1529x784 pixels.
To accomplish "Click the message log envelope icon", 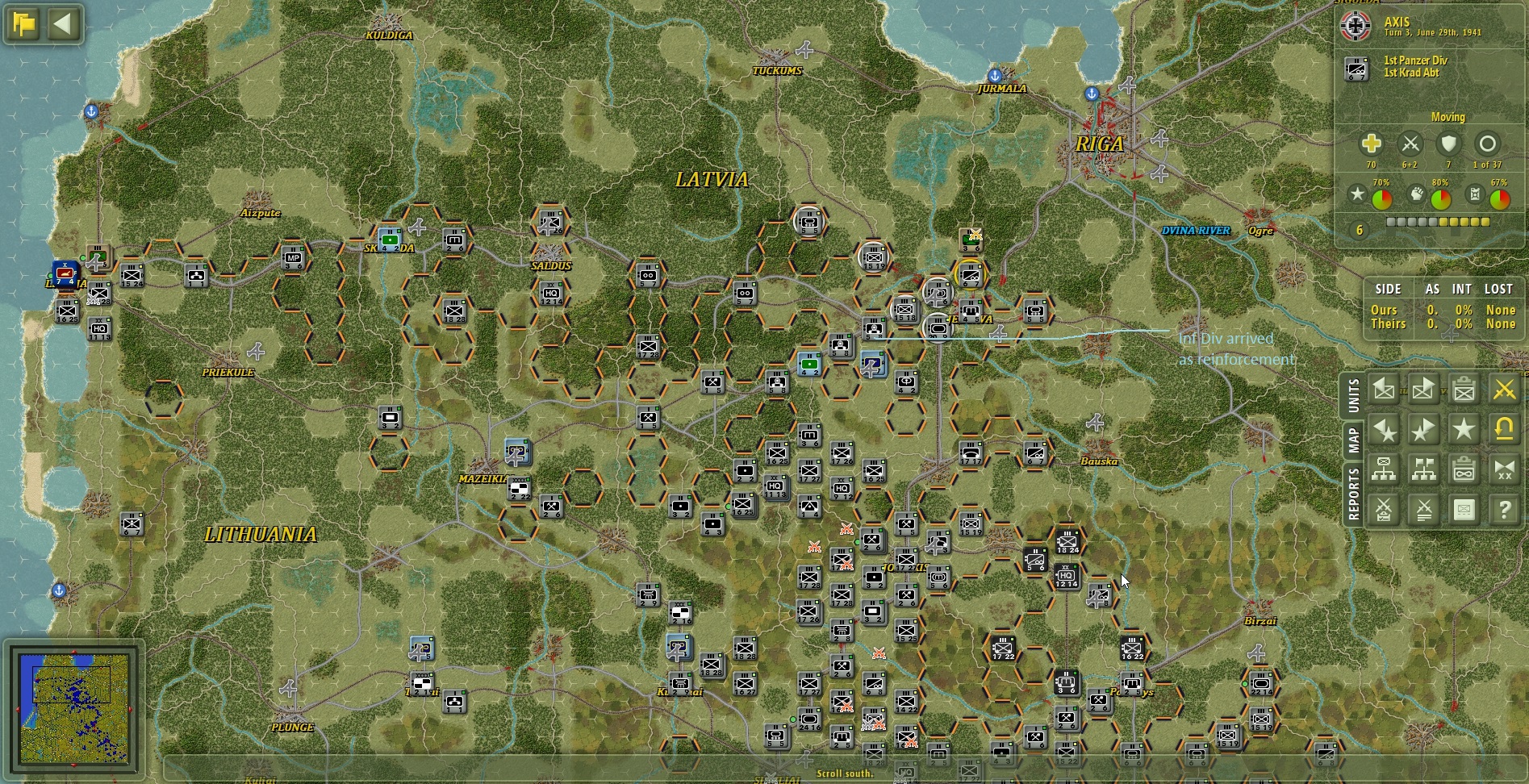I will pos(1464,509).
